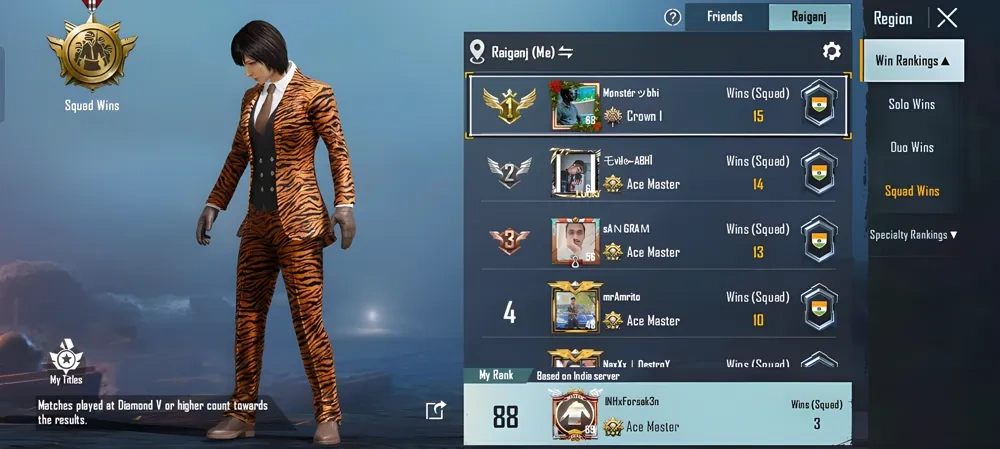Open my rank 88 entry
The height and width of the screenshot is (449, 1000).
(658, 415)
